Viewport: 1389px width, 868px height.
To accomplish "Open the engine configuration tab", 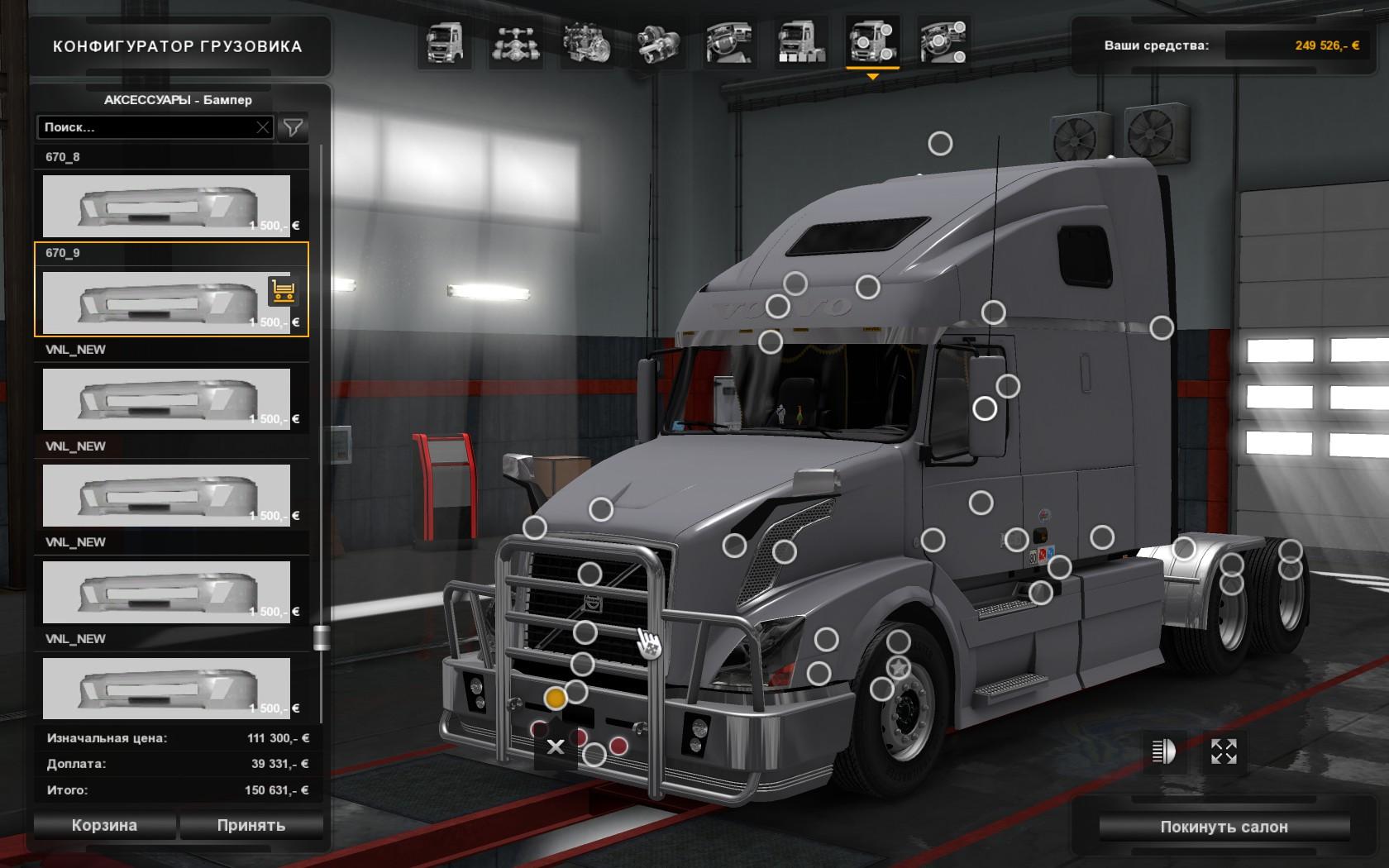I will tap(587, 43).
